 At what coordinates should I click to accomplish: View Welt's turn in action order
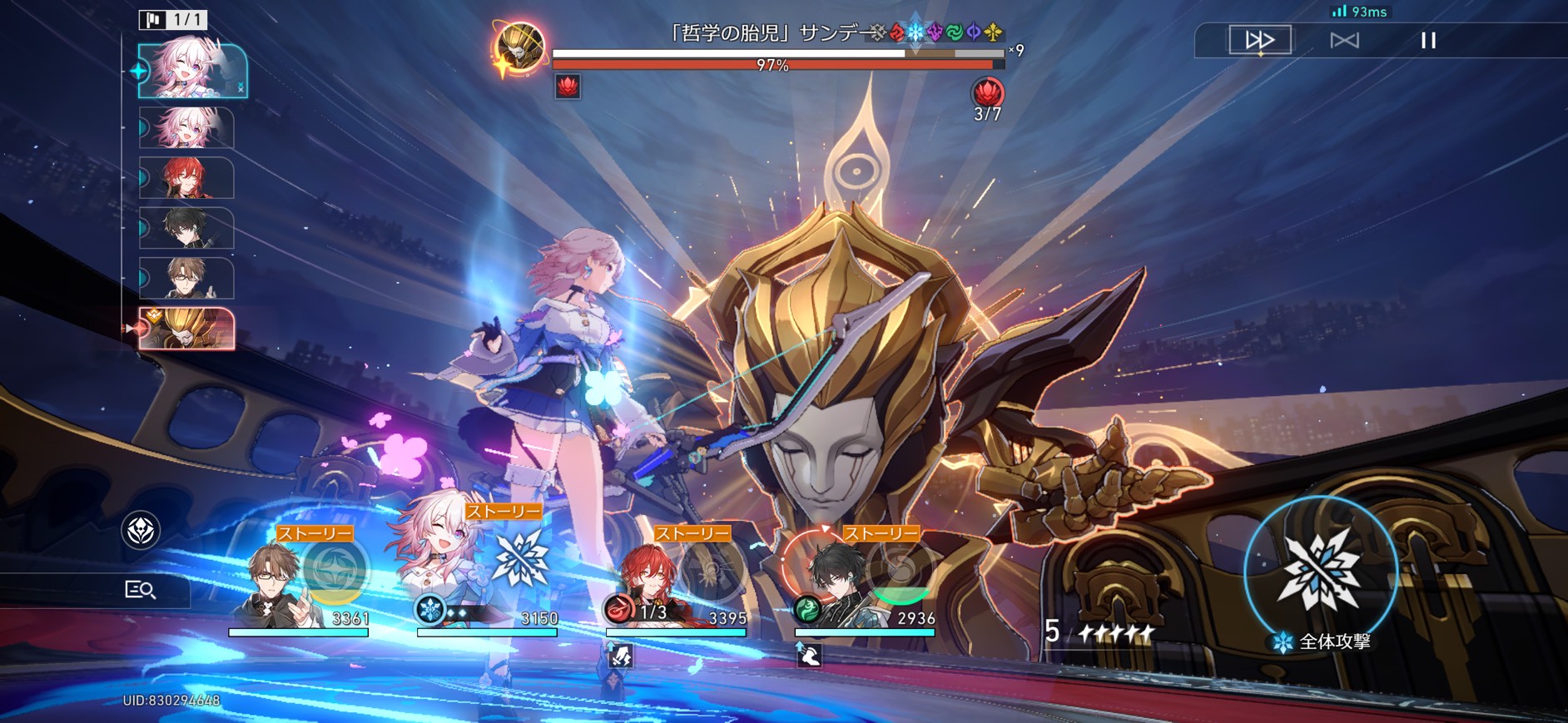click(186, 278)
